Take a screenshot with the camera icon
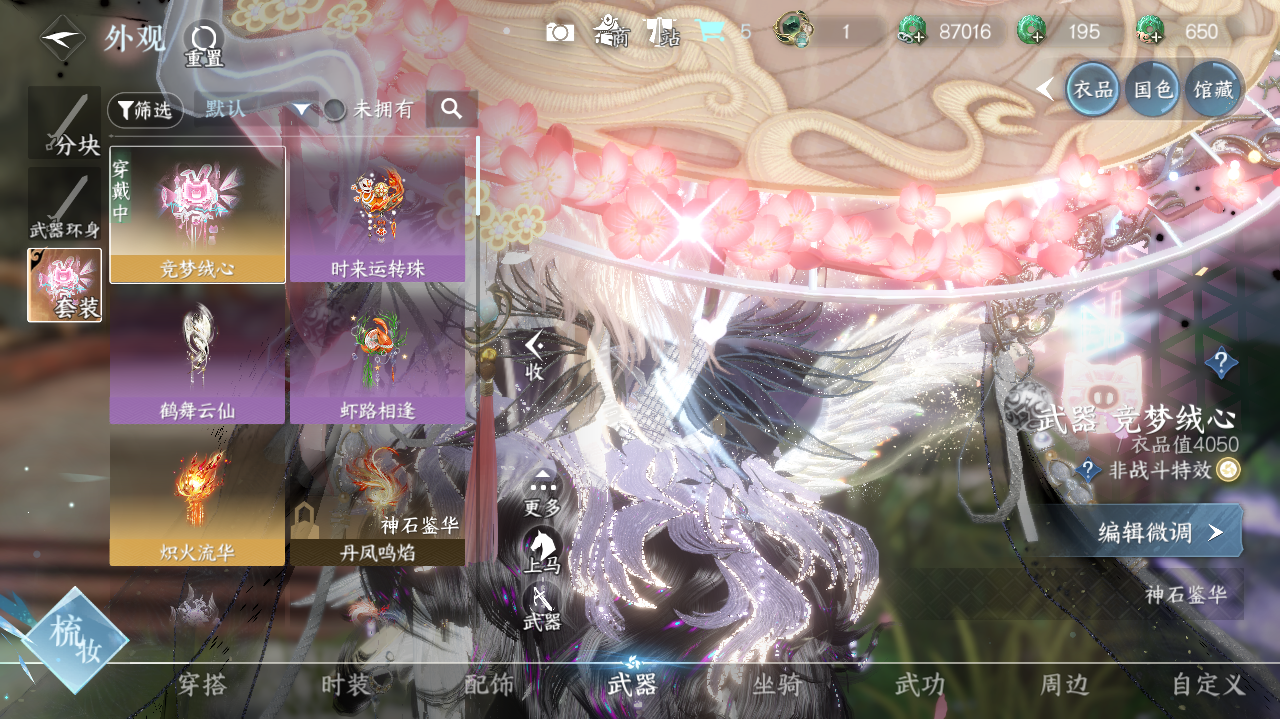1280x719 pixels. coord(560,32)
